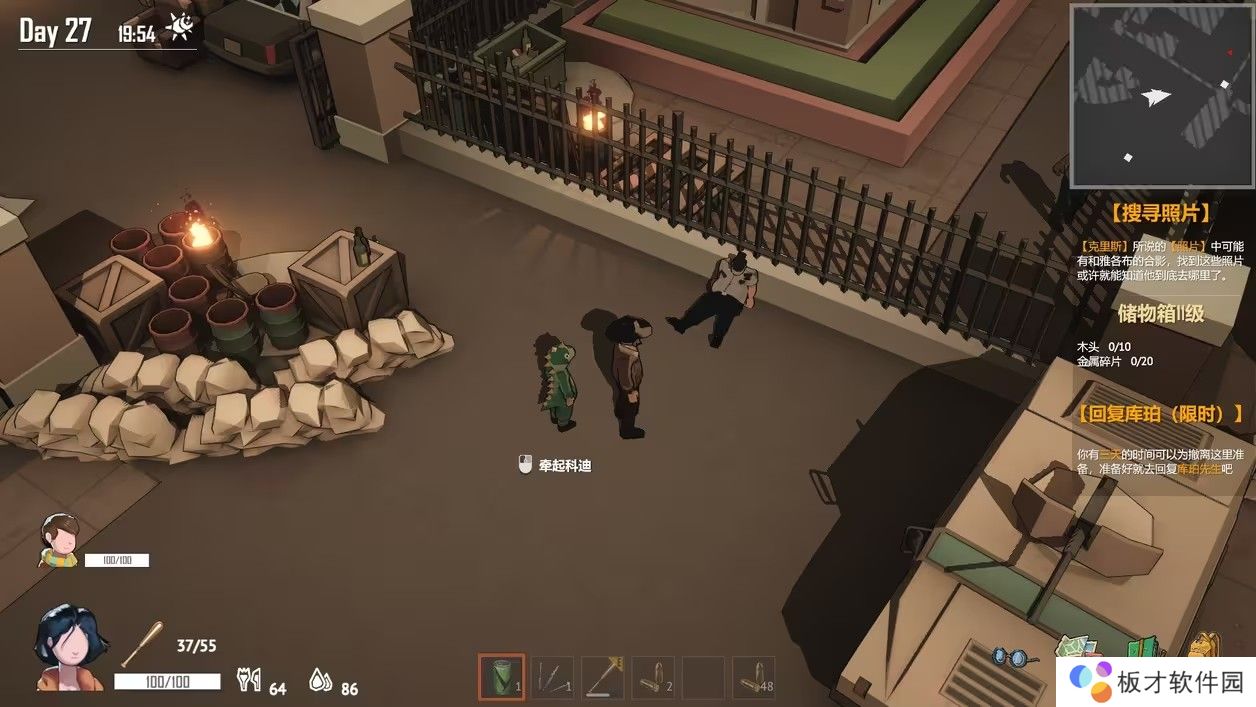
Task: Open the 储物箱II级 crafting objective
Action: (1160, 313)
